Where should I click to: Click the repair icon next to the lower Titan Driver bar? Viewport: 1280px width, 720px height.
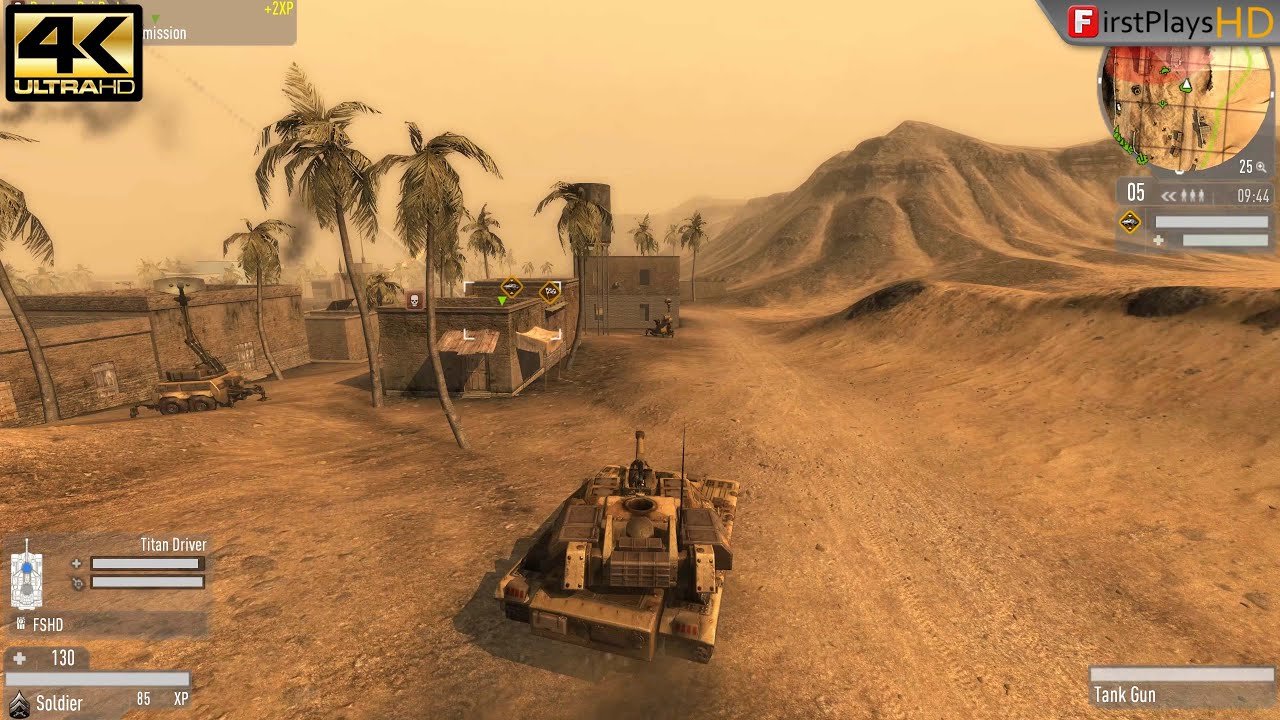click(x=77, y=583)
